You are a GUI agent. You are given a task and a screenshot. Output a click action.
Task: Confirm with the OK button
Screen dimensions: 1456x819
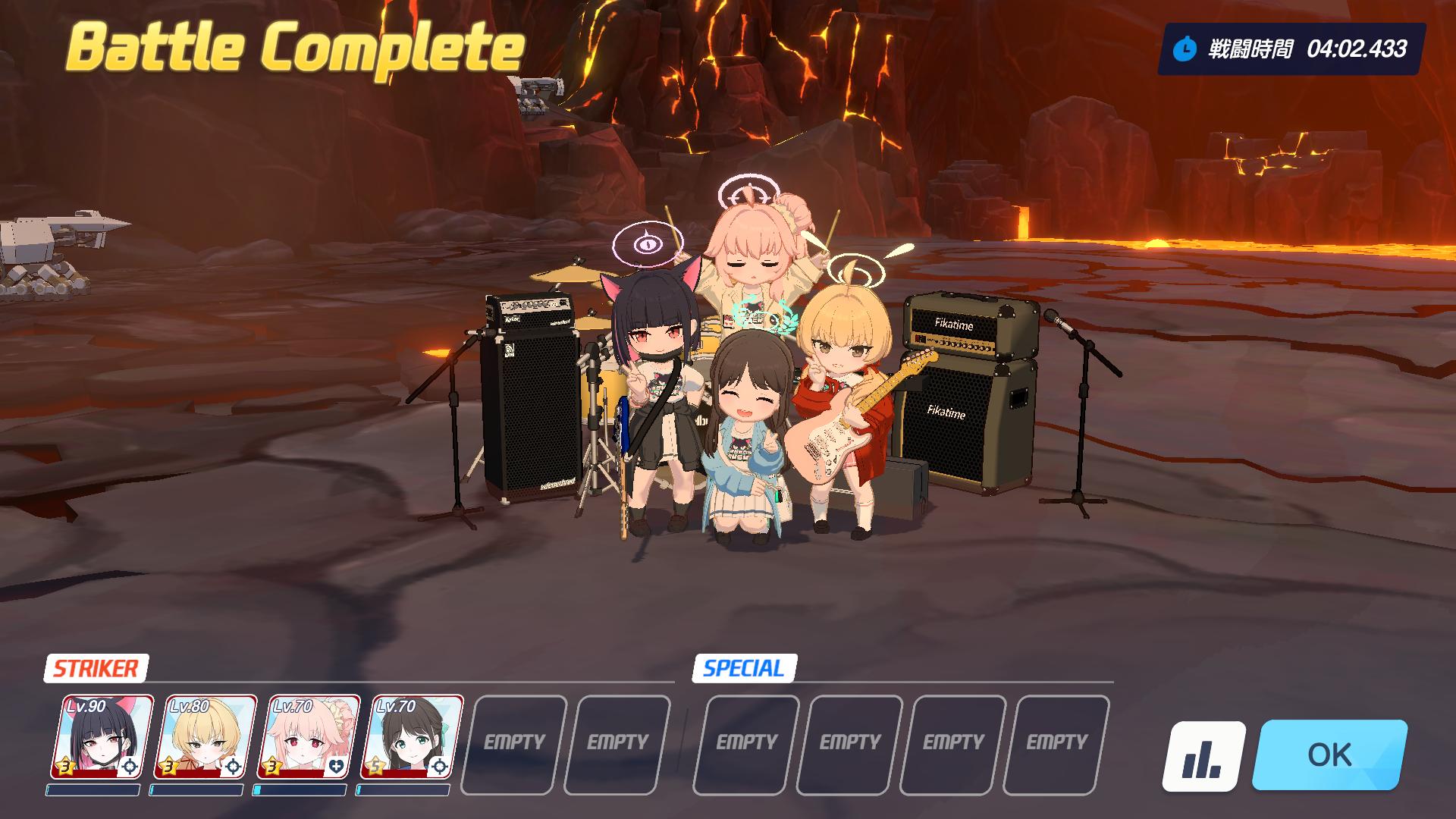(1329, 755)
